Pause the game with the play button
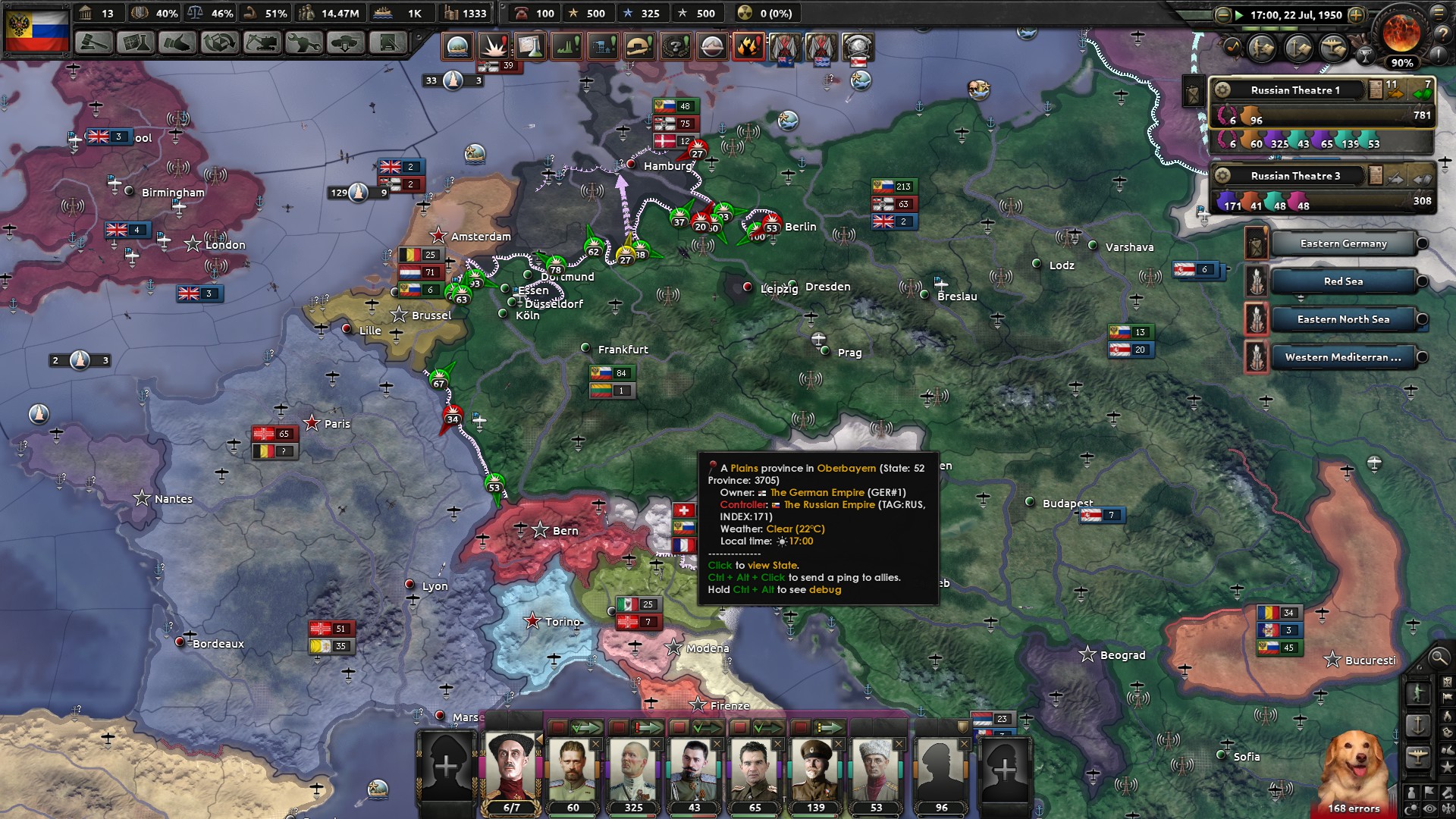1456x819 pixels. [1239, 14]
